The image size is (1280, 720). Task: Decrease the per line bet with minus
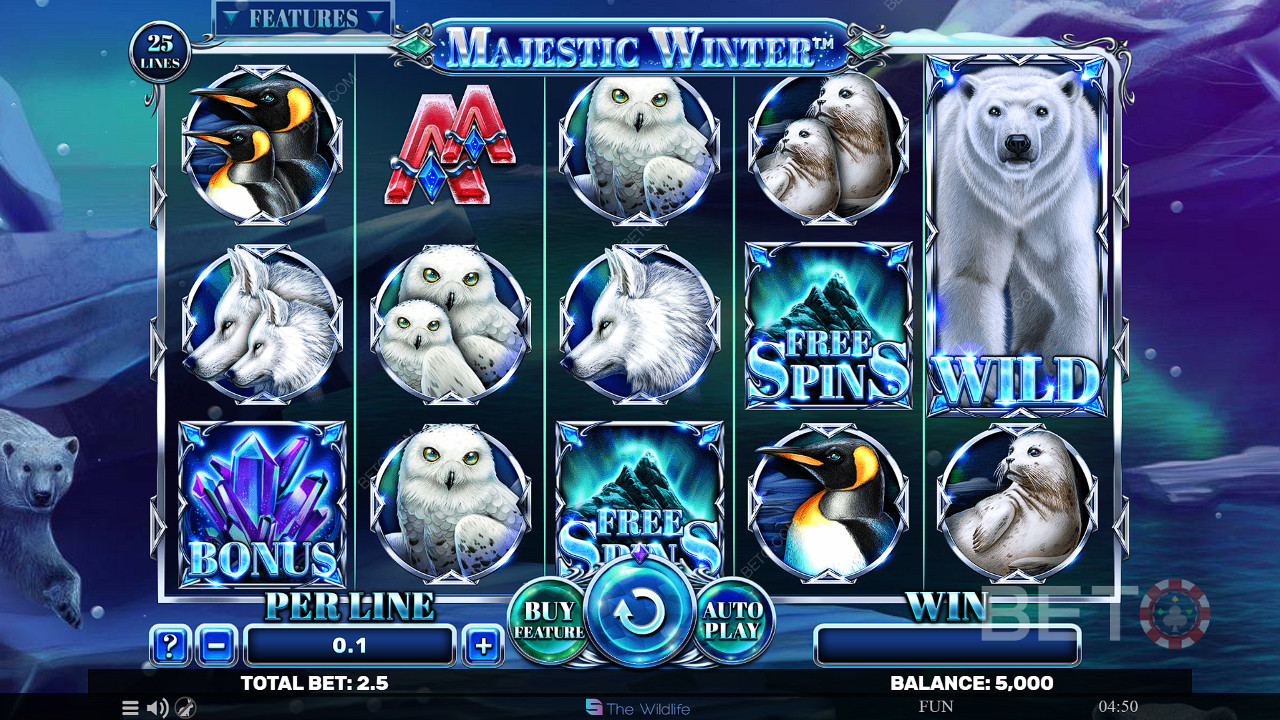point(217,646)
